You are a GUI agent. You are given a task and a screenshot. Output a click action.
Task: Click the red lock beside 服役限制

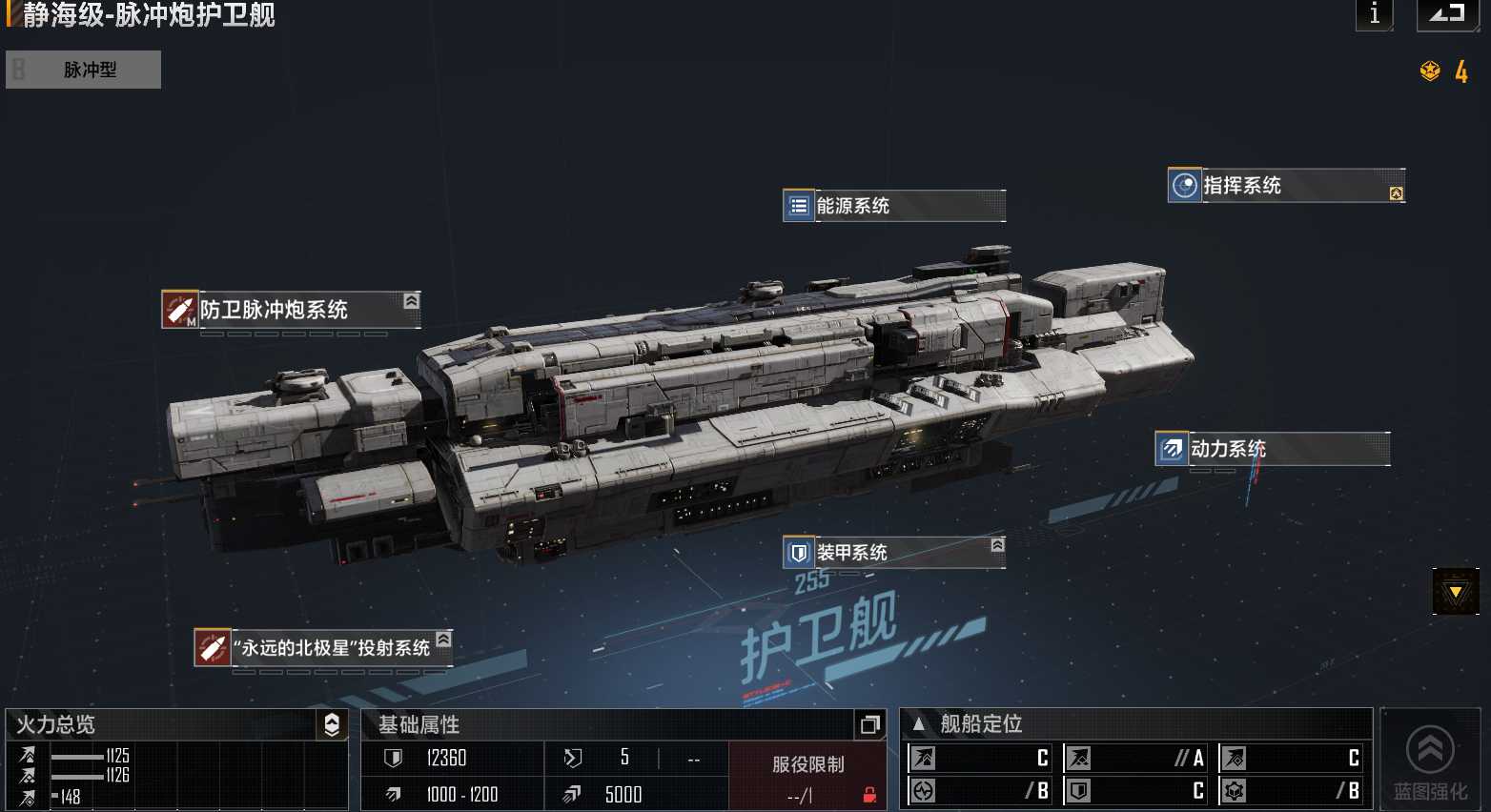pyautogui.click(x=868, y=794)
